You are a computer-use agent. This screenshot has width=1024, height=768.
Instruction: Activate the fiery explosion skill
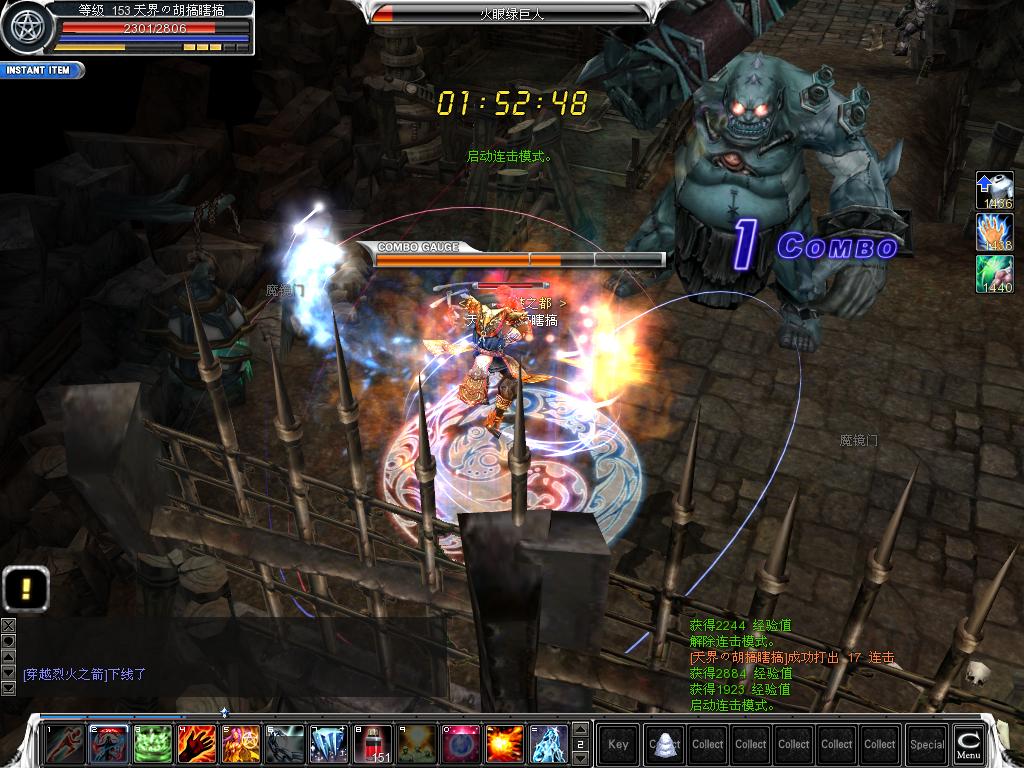point(504,744)
